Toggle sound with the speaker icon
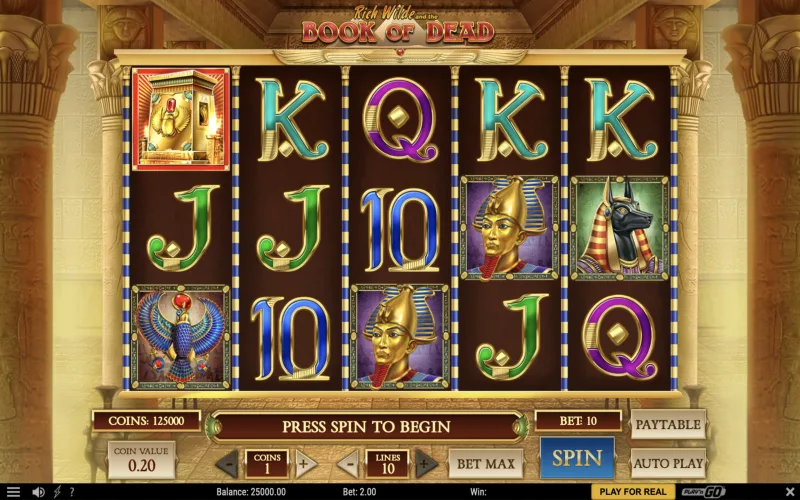The image size is (800, 500). [39, 492]
